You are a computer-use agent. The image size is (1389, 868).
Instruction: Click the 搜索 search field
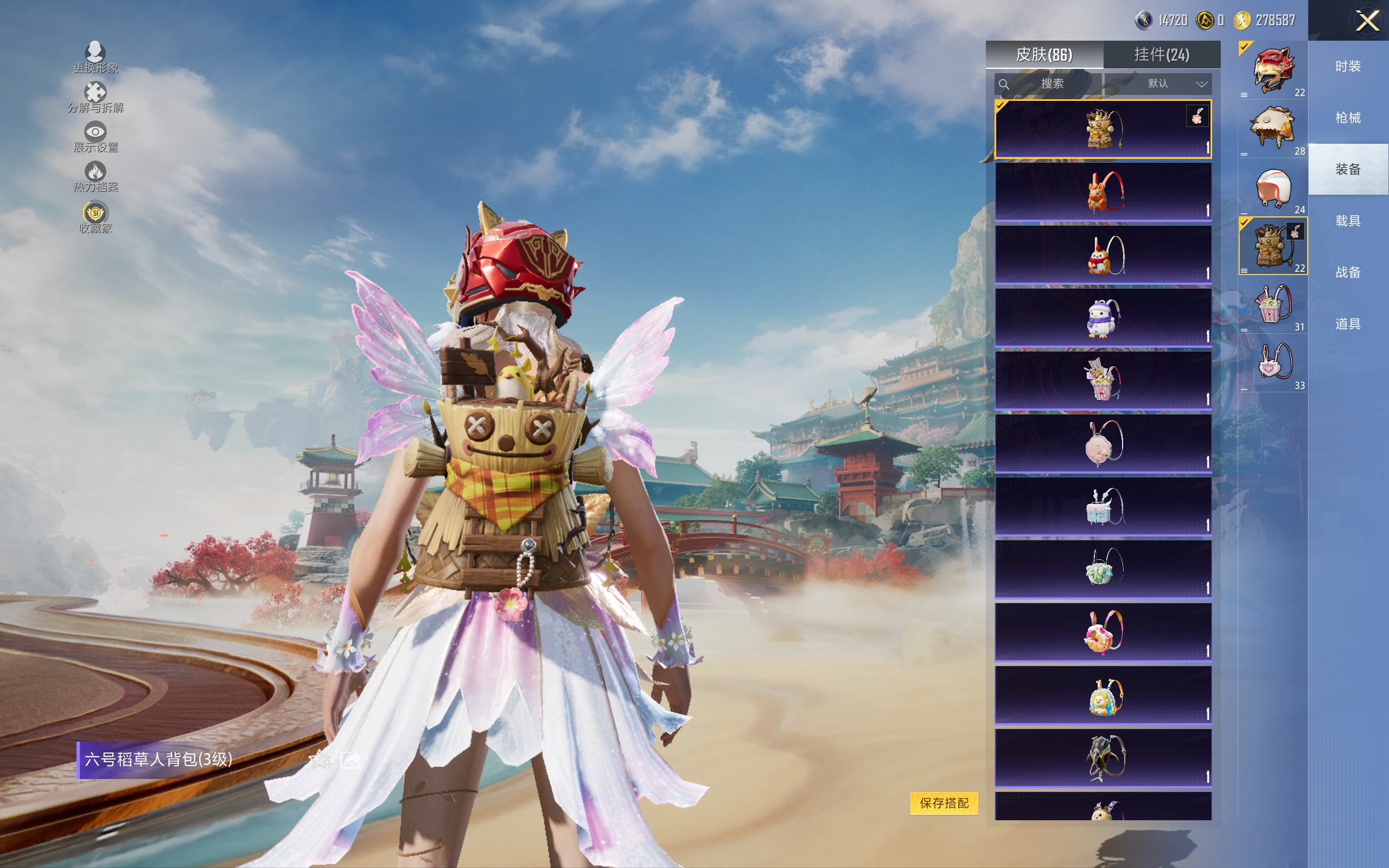pyautogui.click(x=1049, y=84)
